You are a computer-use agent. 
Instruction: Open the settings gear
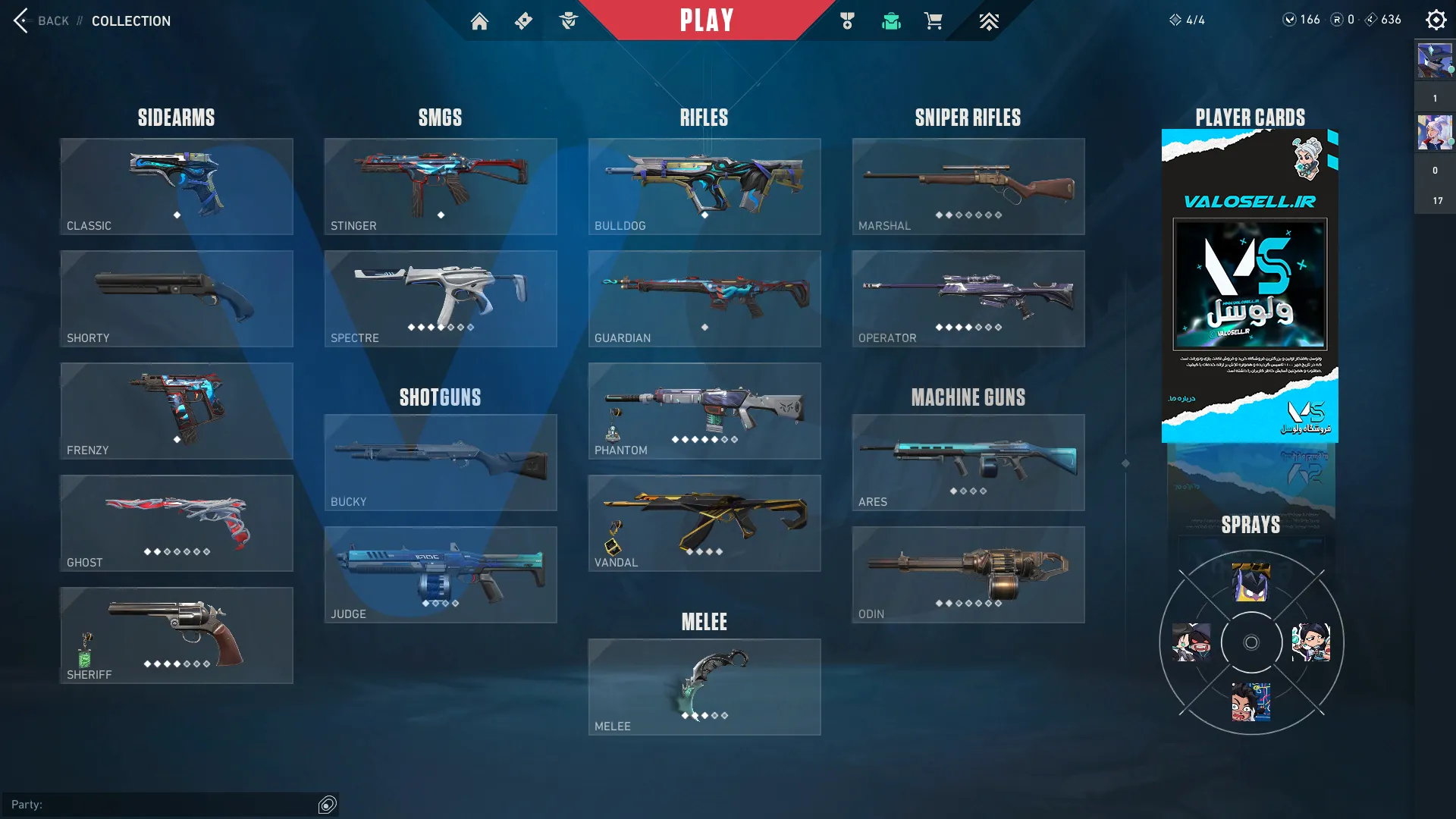pyautogui.click(x=1436, y=20)
